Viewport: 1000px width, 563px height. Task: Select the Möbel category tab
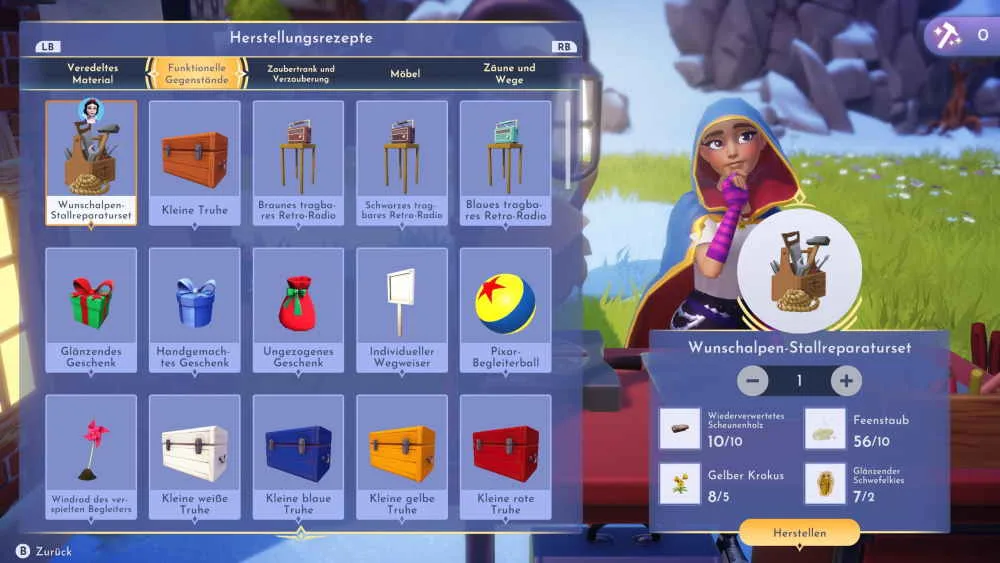point(405,73)
